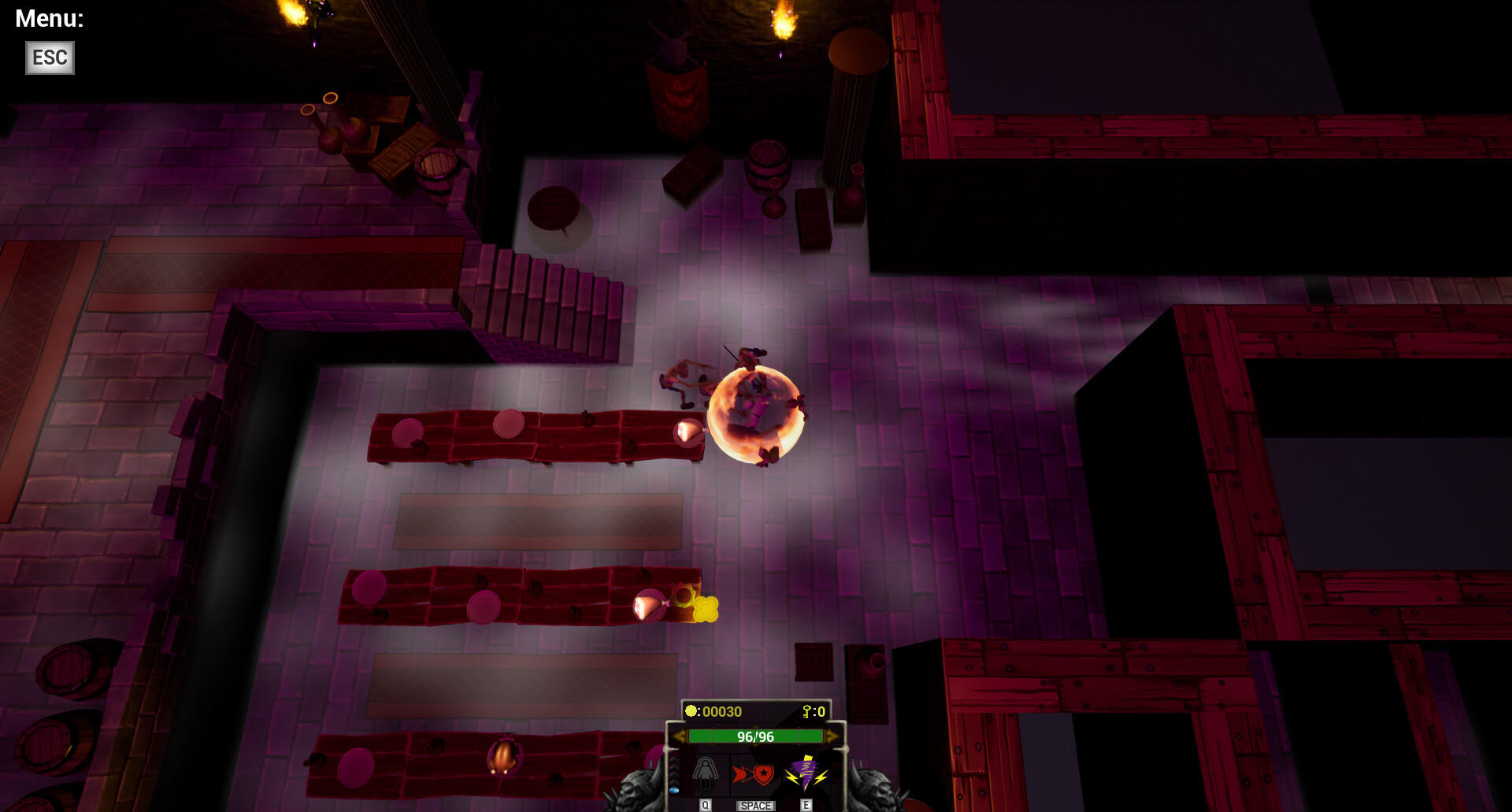Click the gold coins lying on the table
The image size is (1512, 812).
[705, 610]
